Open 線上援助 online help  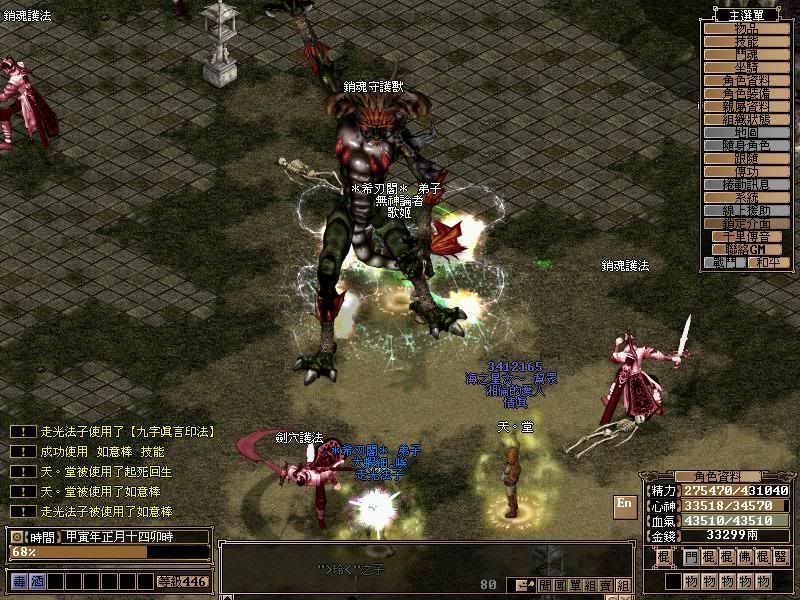[747, 211]
